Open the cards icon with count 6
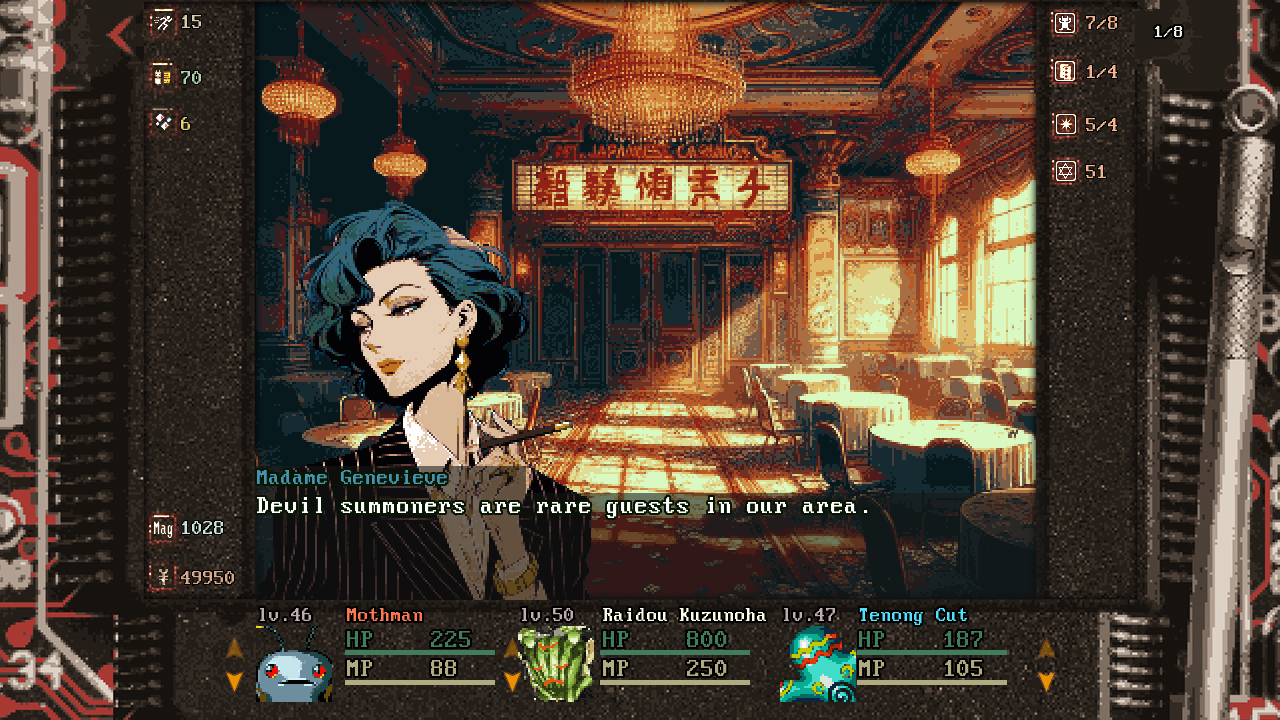The height and width of the screenshot is (720, 1280). [x=163, y=124]
